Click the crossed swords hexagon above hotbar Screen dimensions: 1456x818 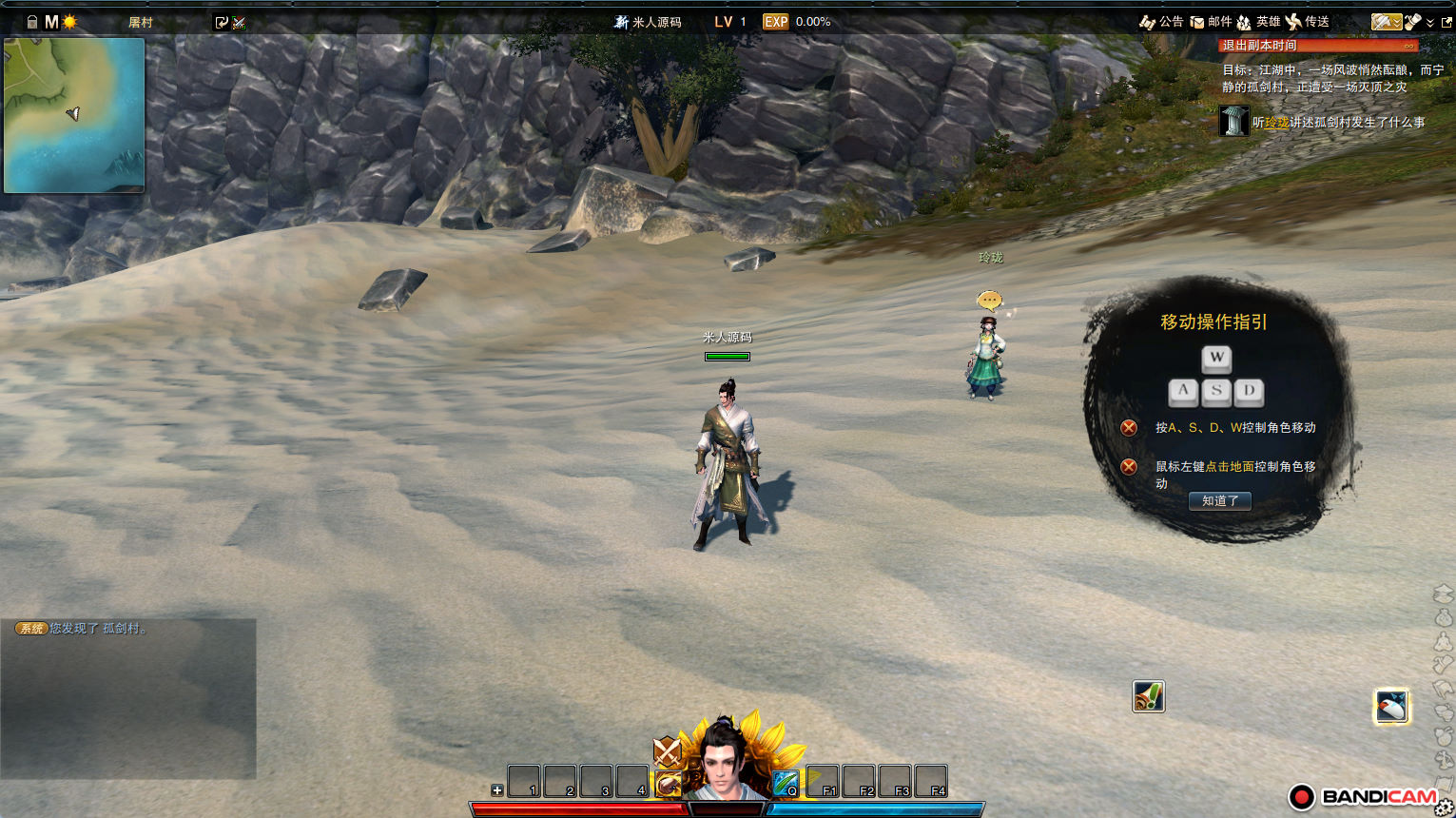(668, 752)
